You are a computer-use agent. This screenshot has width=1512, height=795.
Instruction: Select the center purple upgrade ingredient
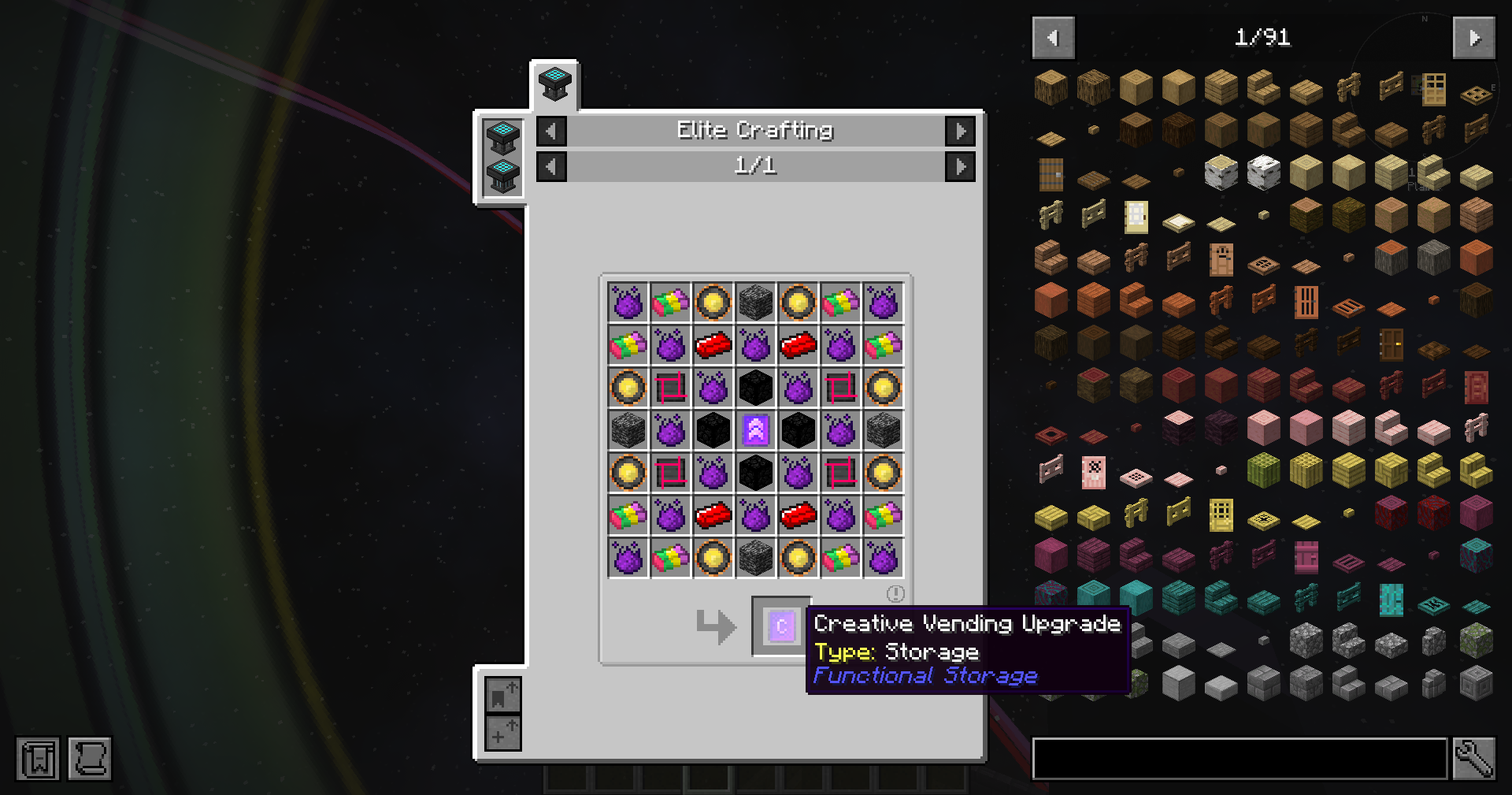[x=756, y=430]
